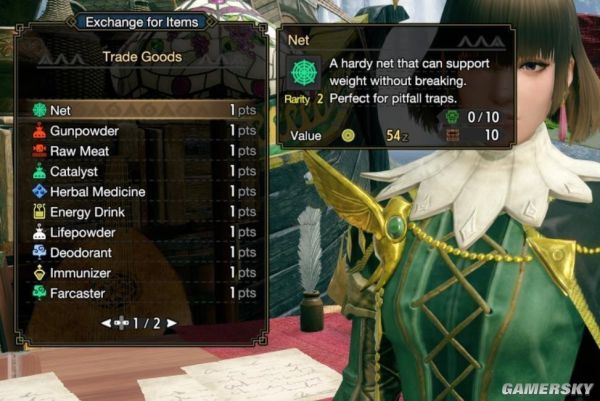The height and width of the screenshot is (401, 600).
Task: Pick Catalyst in Trade Goods
Action: [140, 172]
